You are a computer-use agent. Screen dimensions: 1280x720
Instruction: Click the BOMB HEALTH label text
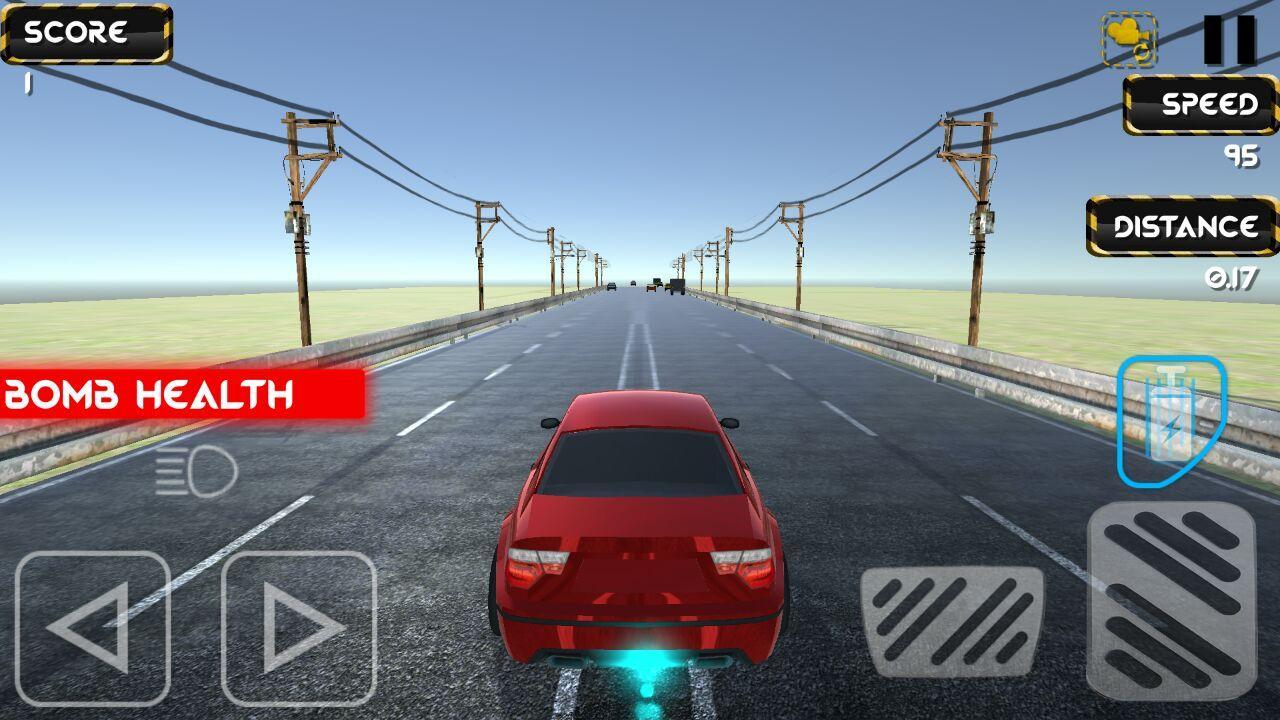coord(148,392)
